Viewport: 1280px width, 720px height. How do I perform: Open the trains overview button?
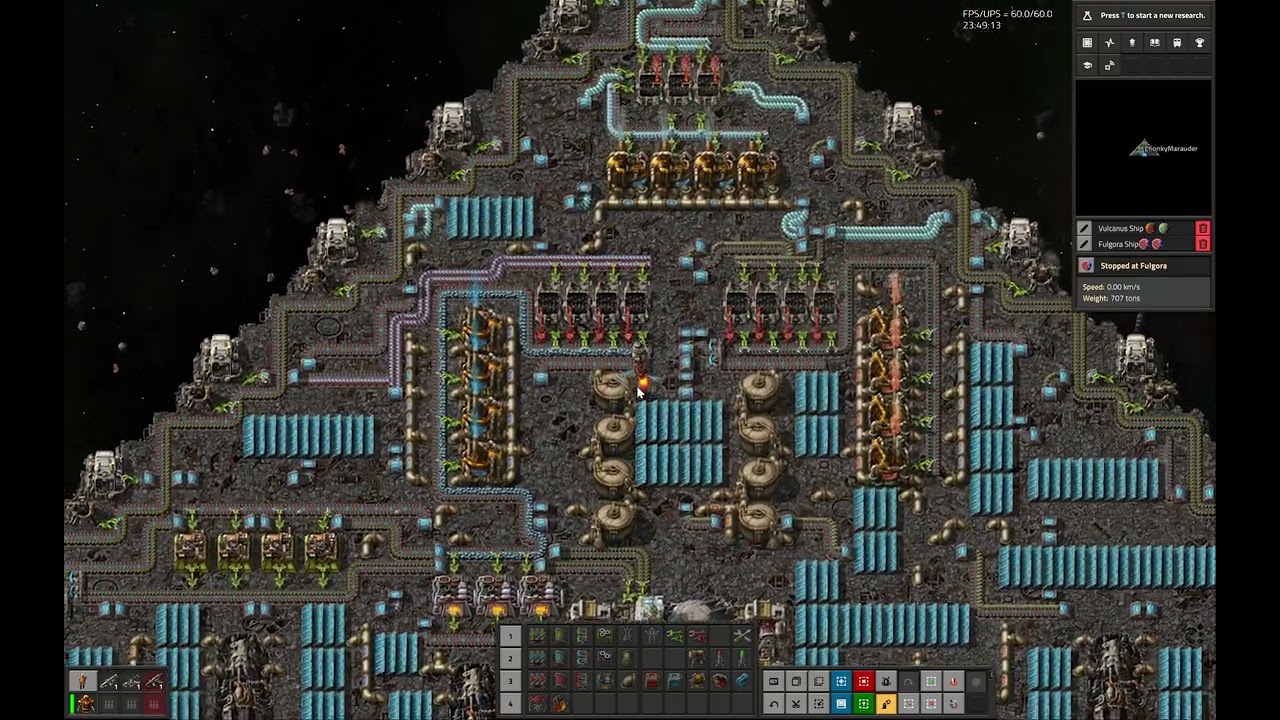[1177, 43]
